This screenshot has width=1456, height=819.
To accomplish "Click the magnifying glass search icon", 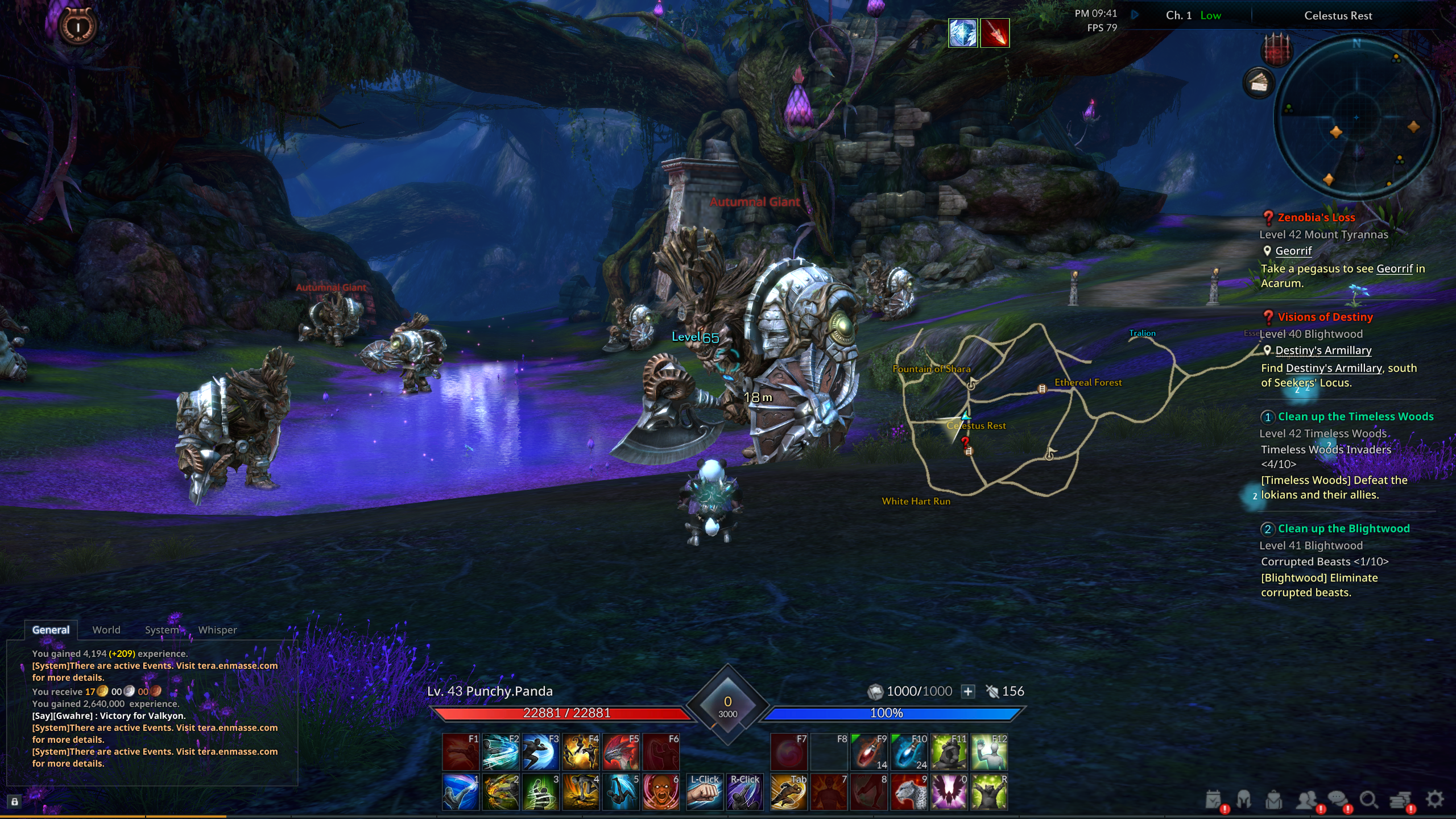I will point(1368,800).
